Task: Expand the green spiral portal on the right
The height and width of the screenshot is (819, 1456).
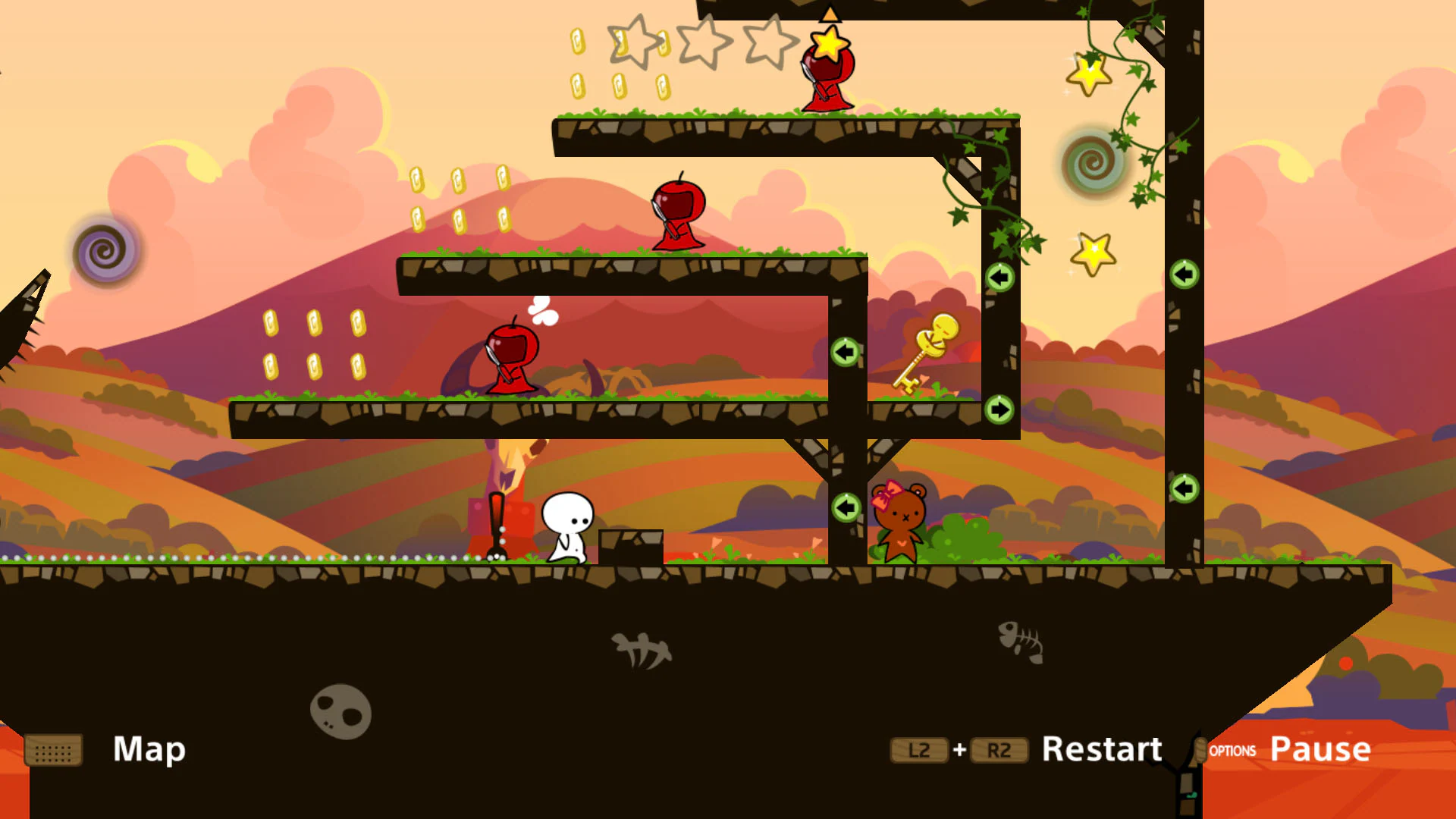Action: pyautogui.click(x=1090, y=163)
